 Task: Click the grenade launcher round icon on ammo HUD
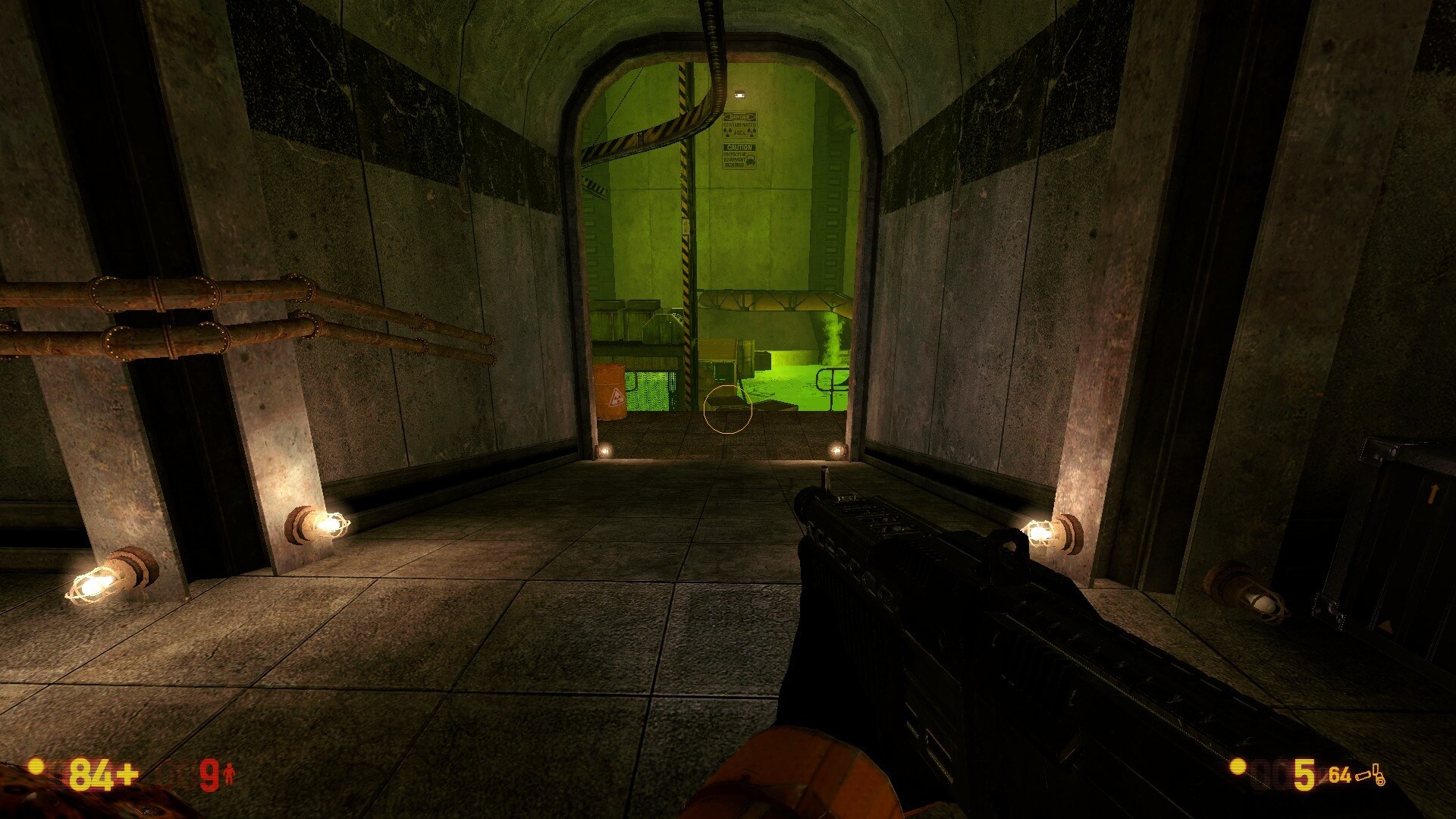point(1378,776)
